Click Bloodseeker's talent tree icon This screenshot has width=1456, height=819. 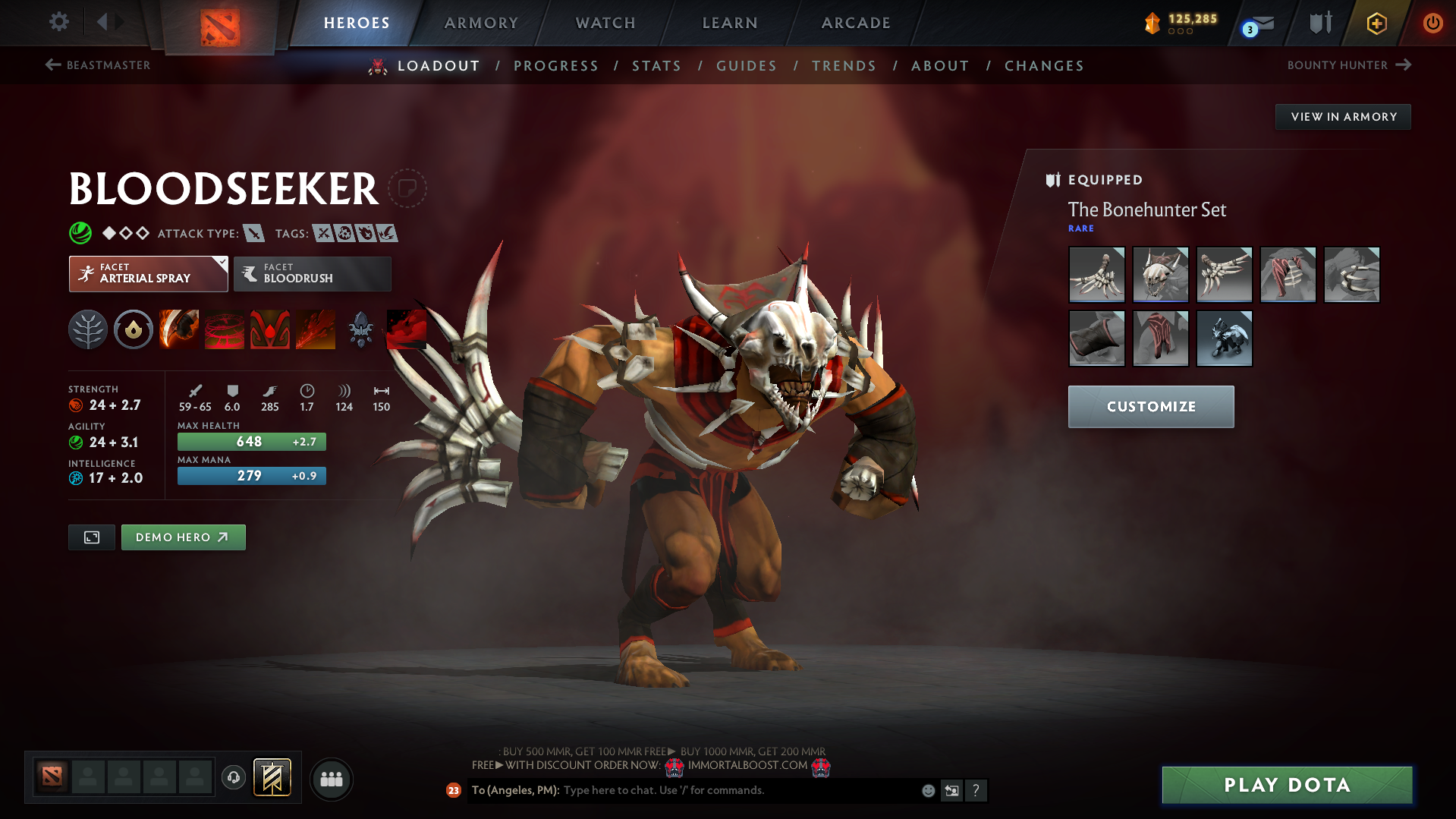[x=88, y=329]
